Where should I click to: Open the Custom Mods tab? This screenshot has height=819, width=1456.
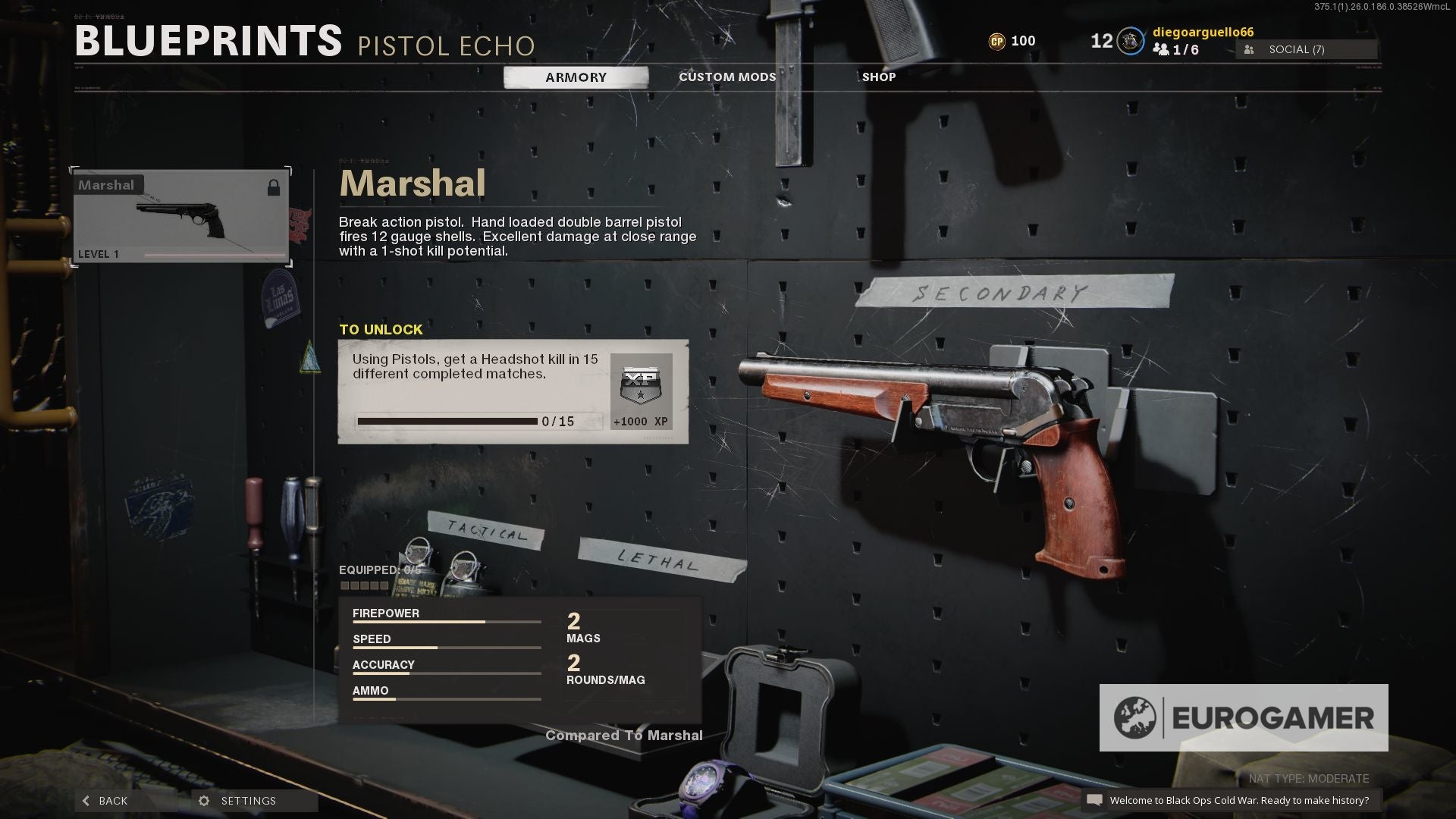point(726,77)
